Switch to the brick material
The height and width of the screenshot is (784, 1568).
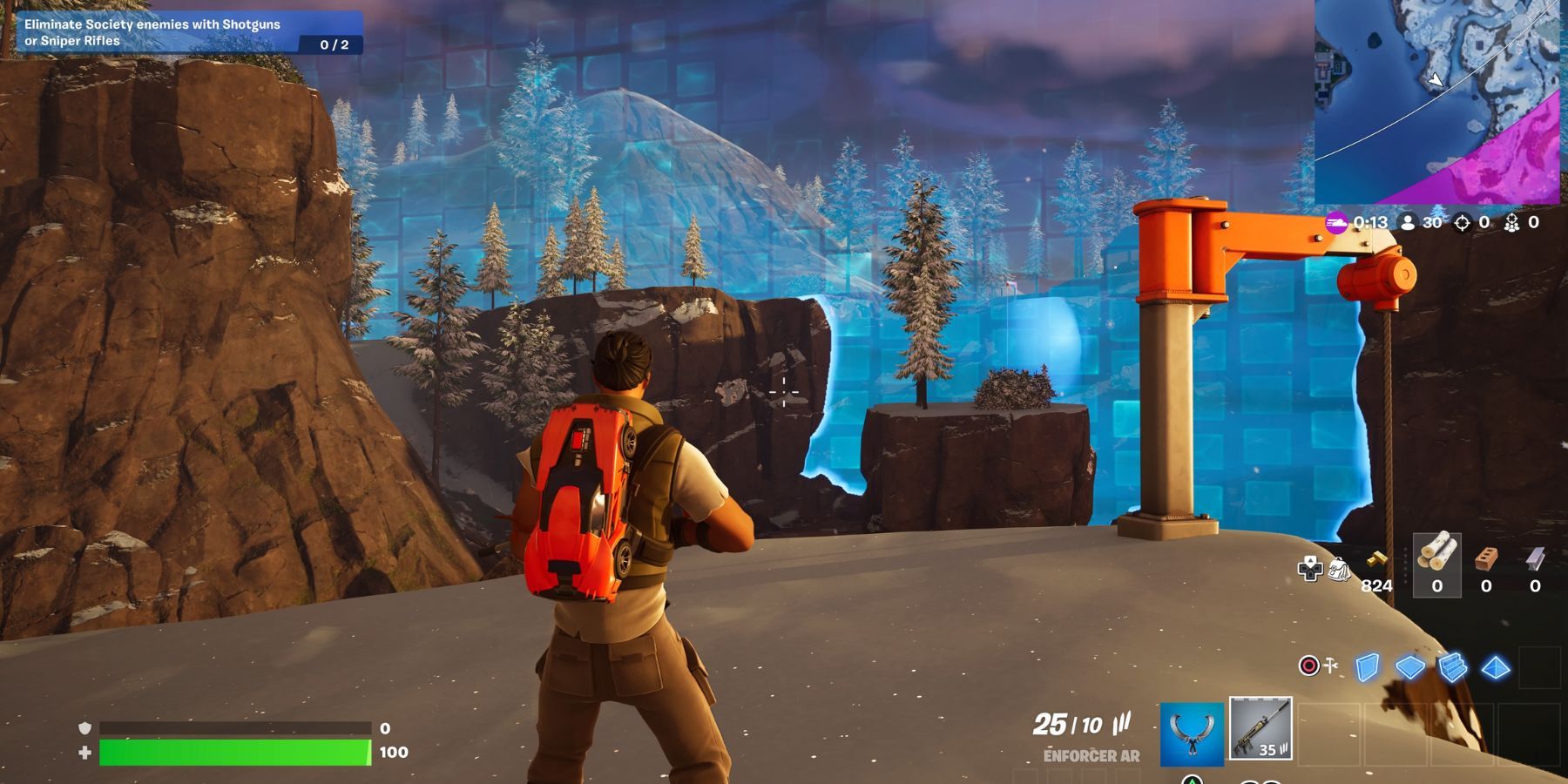click(x=1485, y=560)
